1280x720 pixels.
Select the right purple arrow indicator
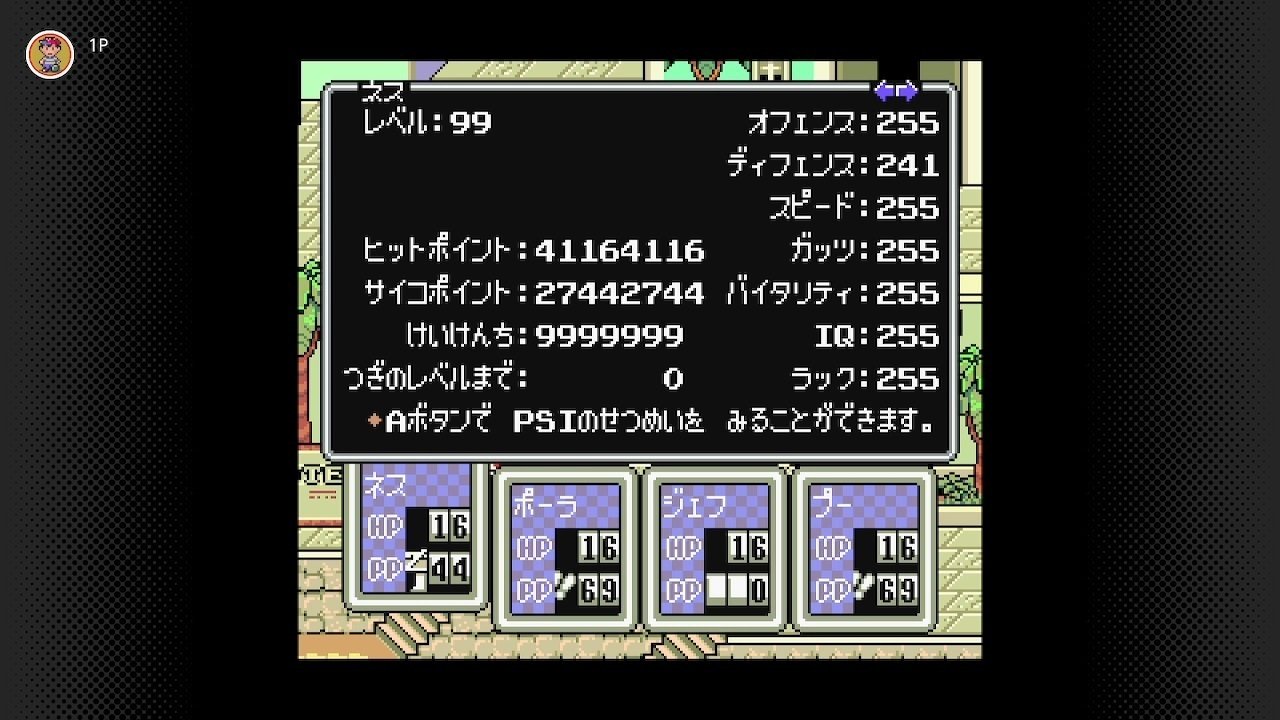907,92
